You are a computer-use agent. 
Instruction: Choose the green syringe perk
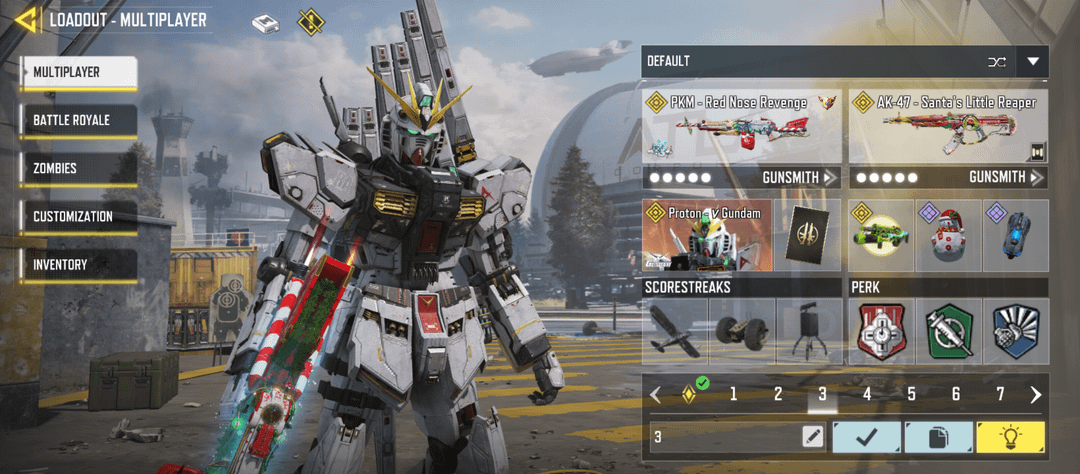click(948, 331)
